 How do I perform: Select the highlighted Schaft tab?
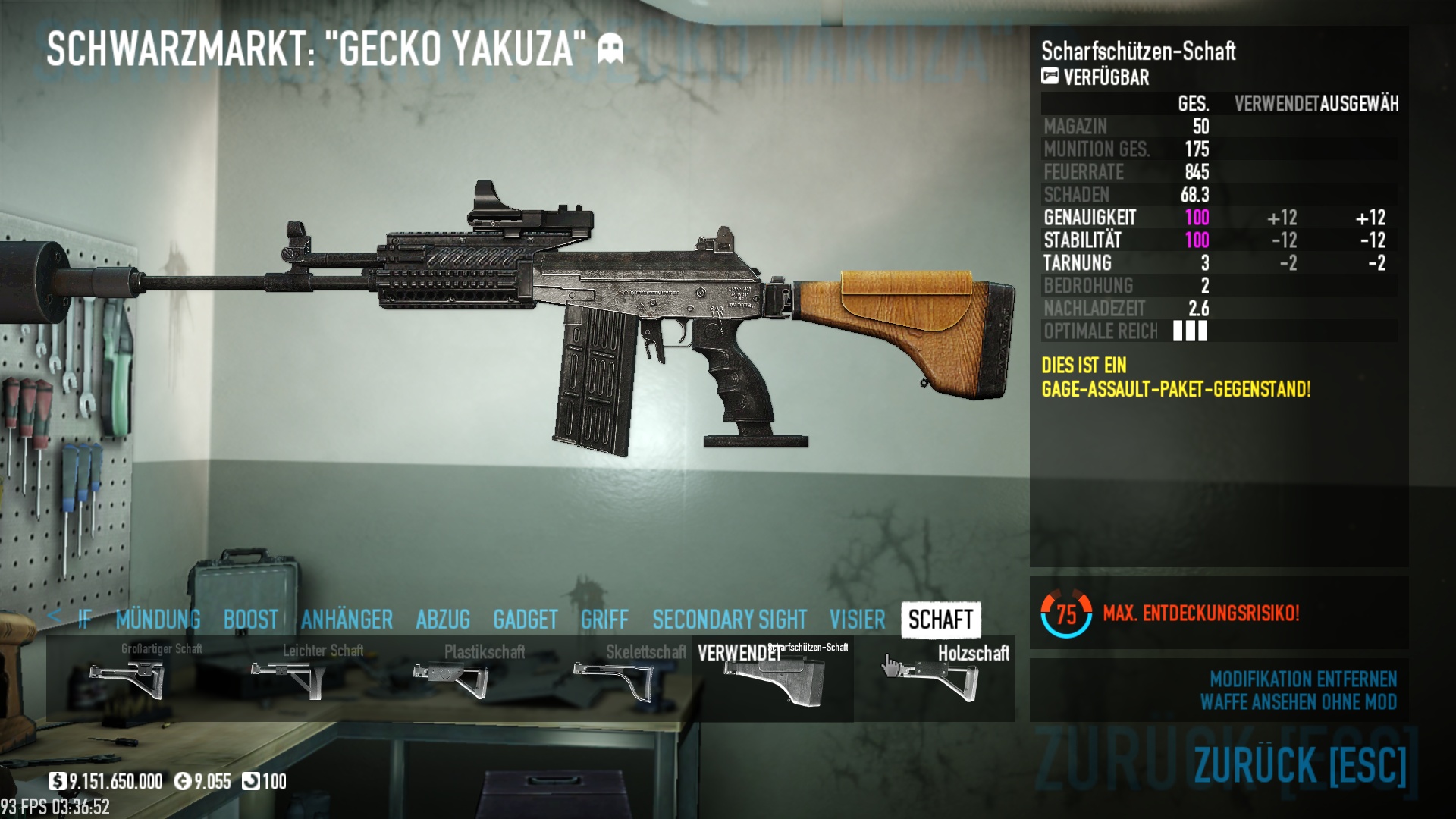(940, 620)
